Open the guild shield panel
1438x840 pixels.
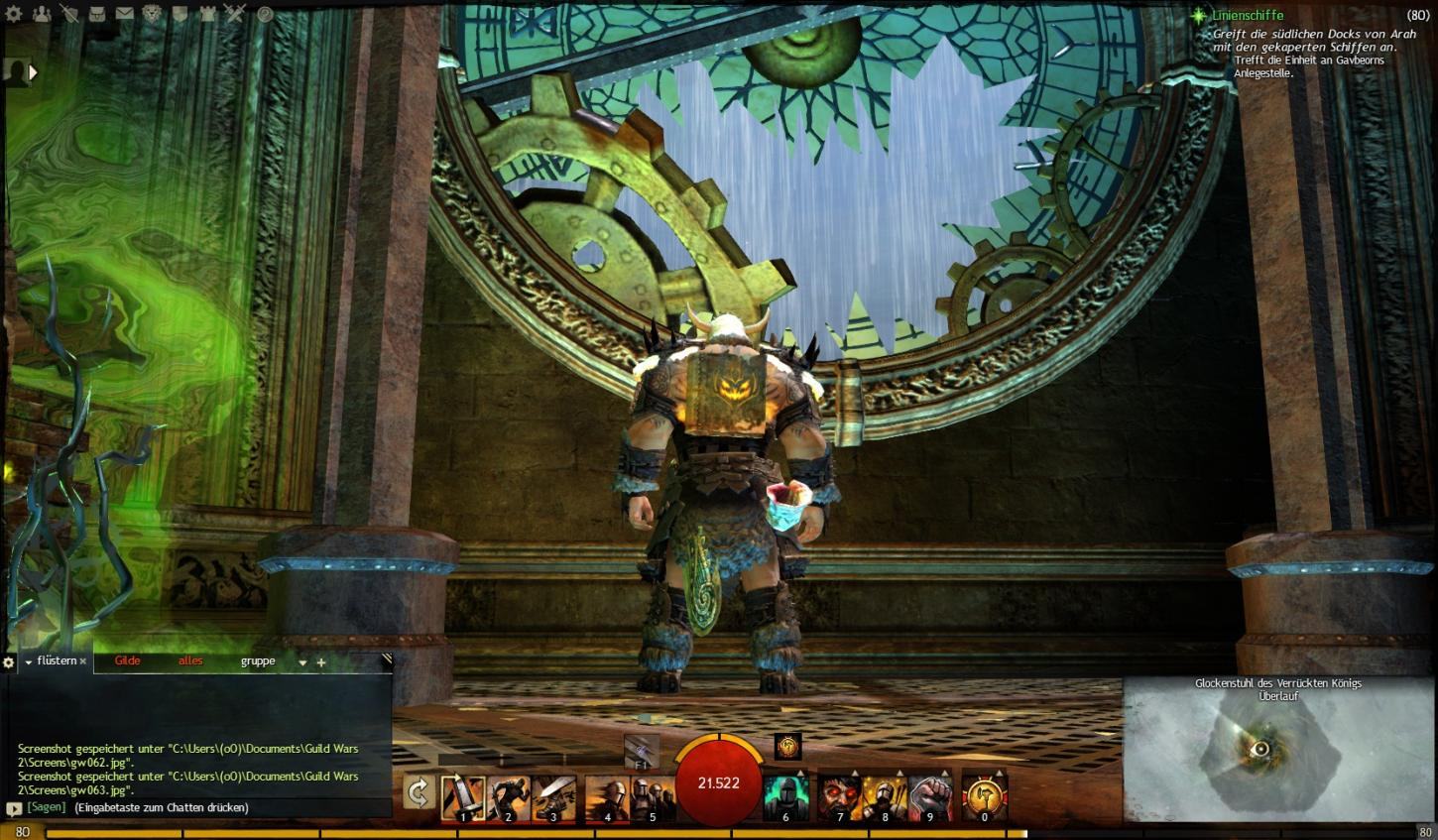coord(180,14)
